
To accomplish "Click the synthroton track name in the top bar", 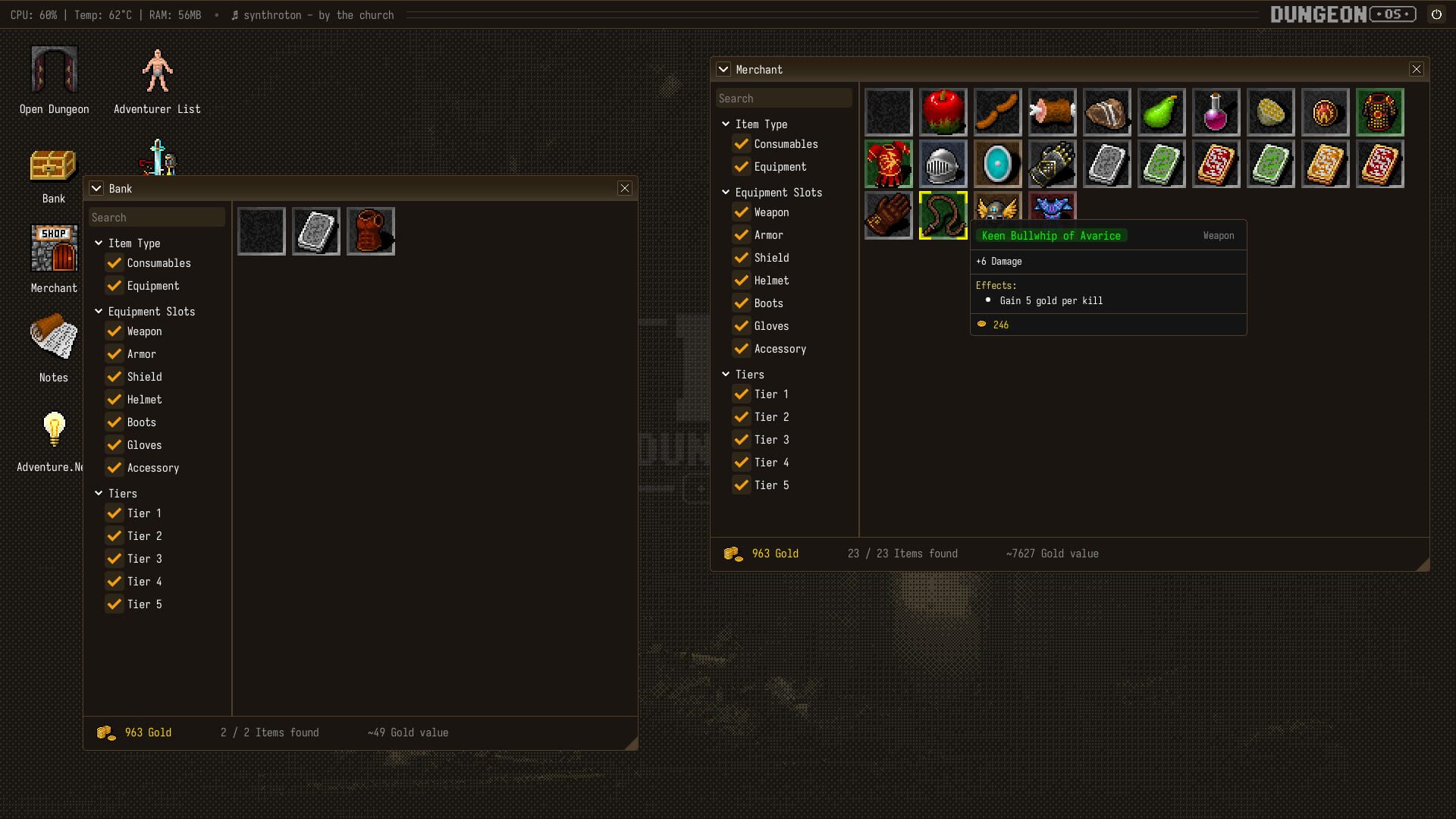I will click(318, 15).
